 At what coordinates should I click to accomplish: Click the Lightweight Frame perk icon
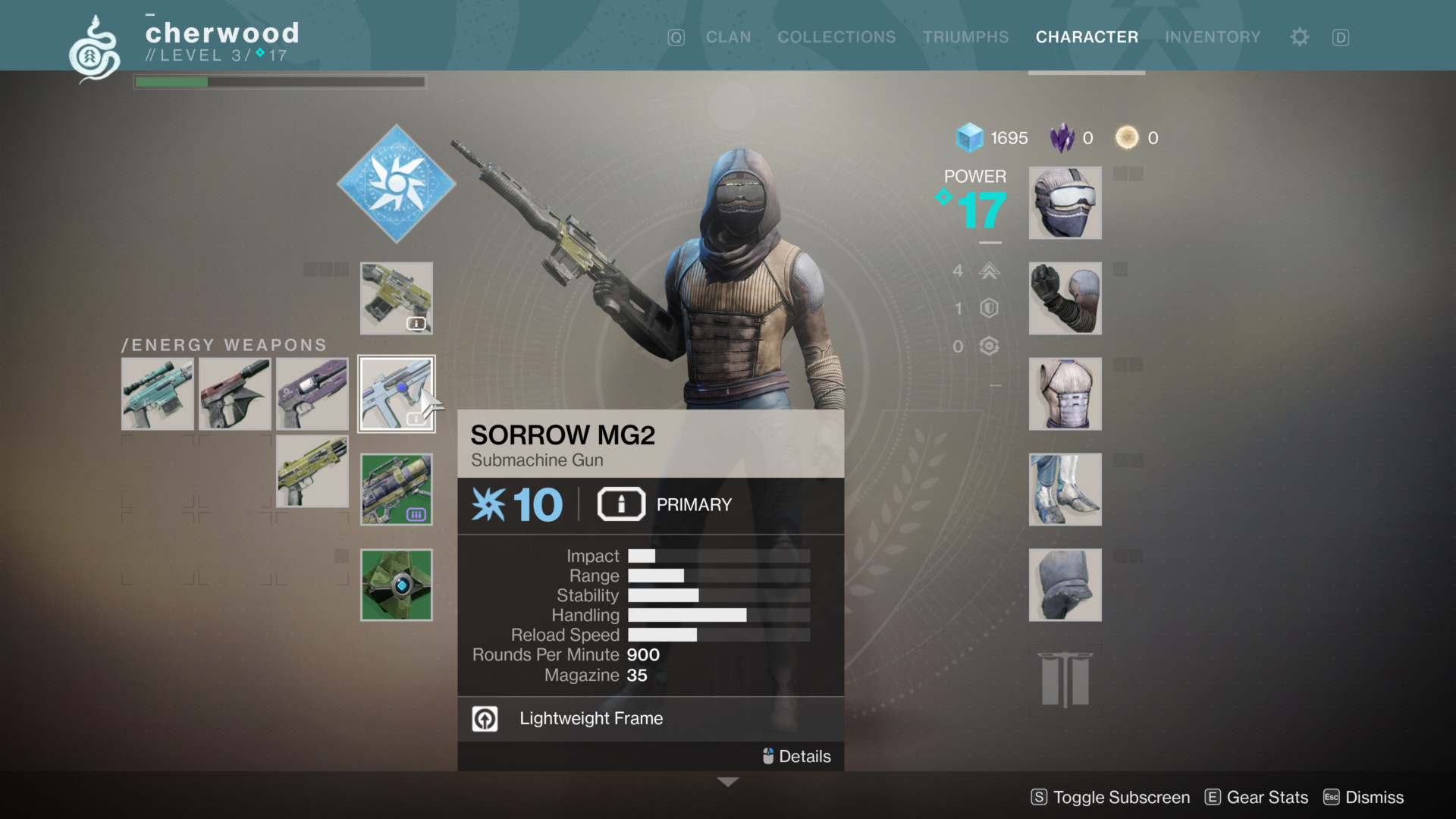click(485, 718)
